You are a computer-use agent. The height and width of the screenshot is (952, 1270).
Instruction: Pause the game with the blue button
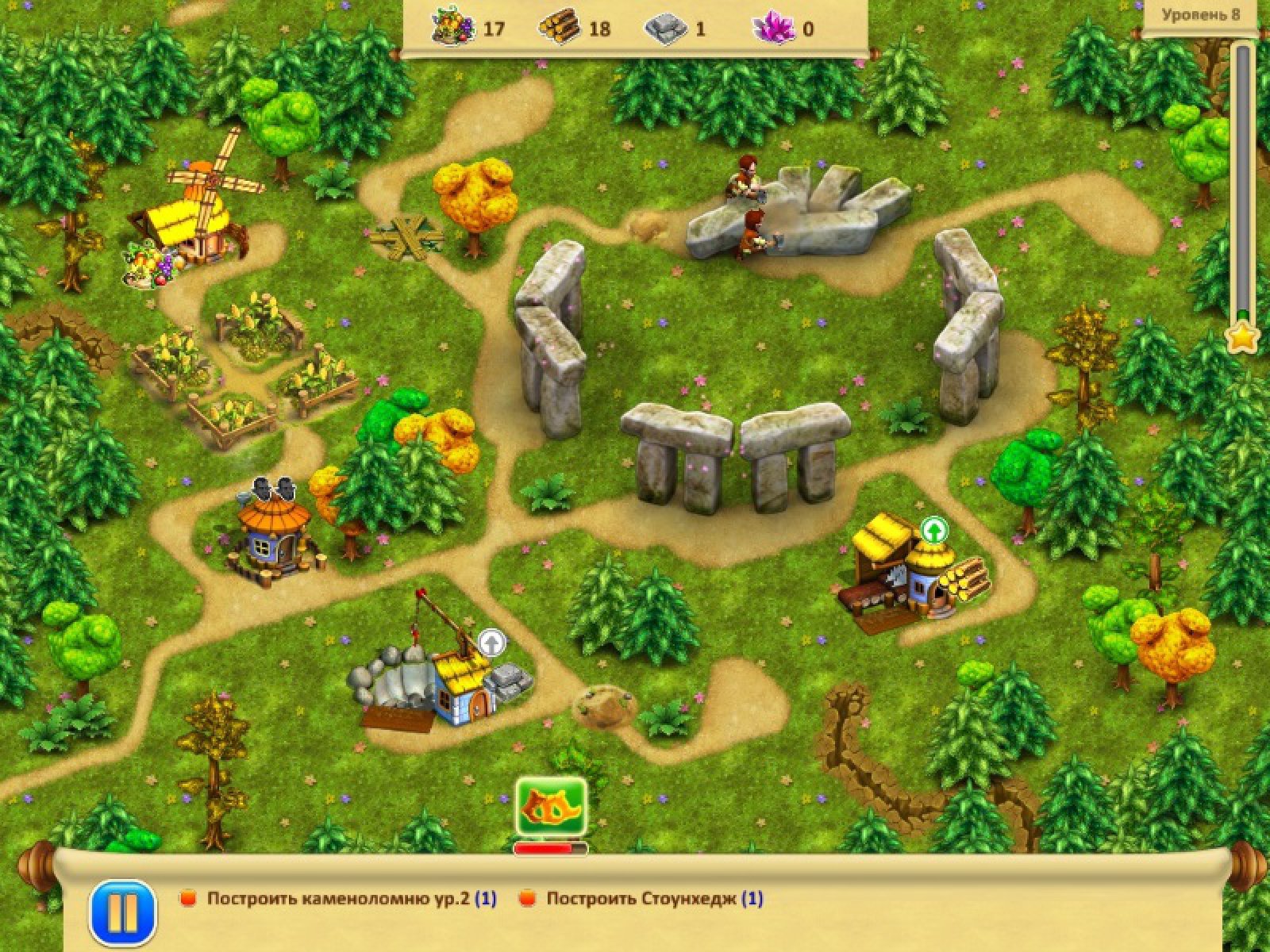[x=123, y=912]
